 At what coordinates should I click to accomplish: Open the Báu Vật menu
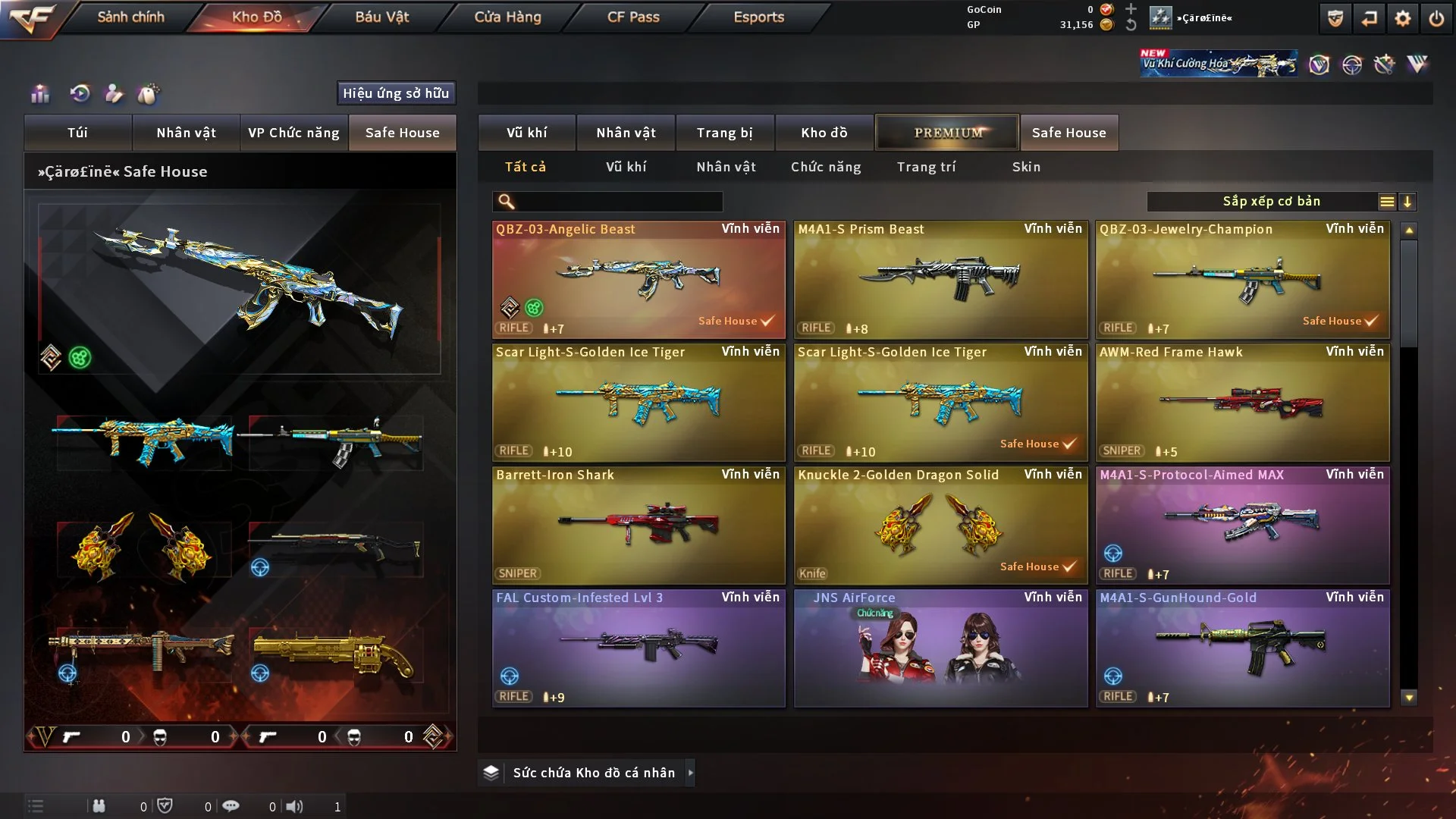click(x=381, y=17)
